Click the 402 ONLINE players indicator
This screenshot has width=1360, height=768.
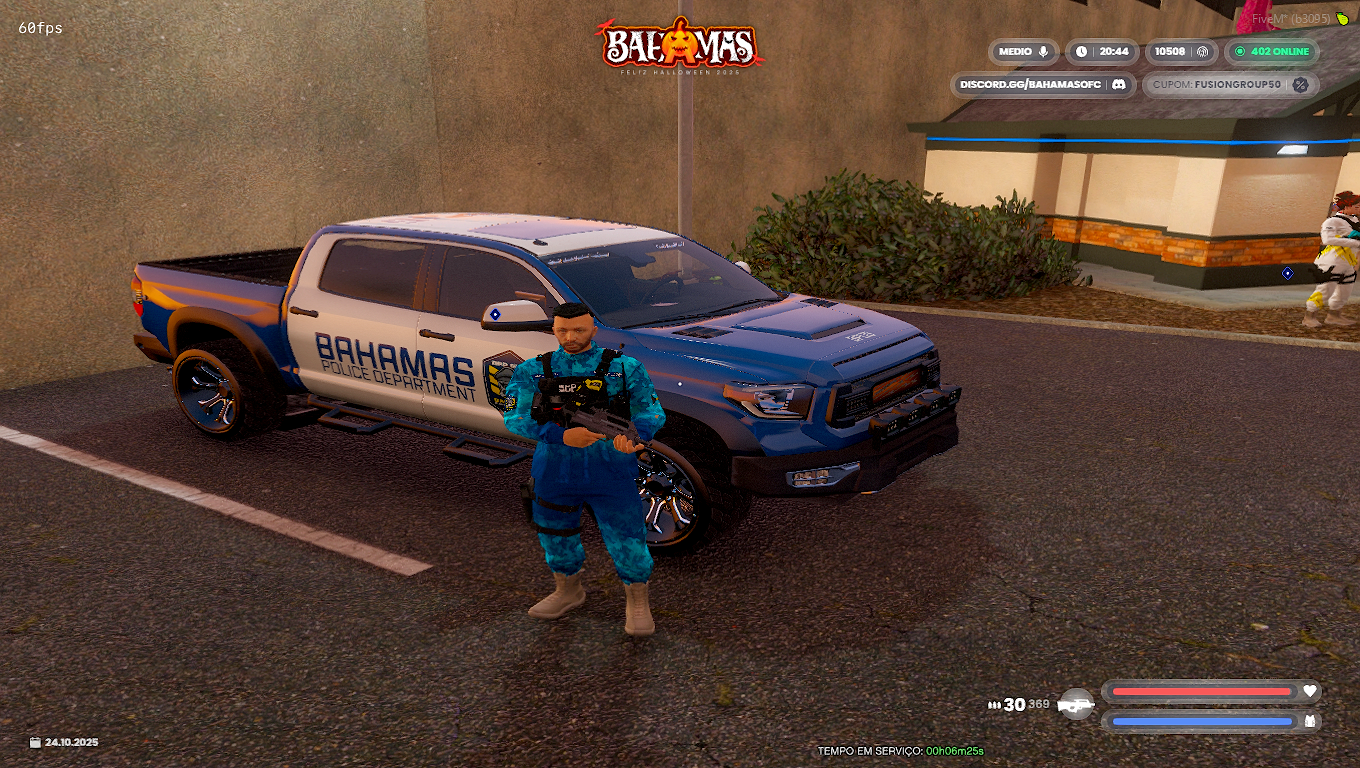click(1272, 52)
